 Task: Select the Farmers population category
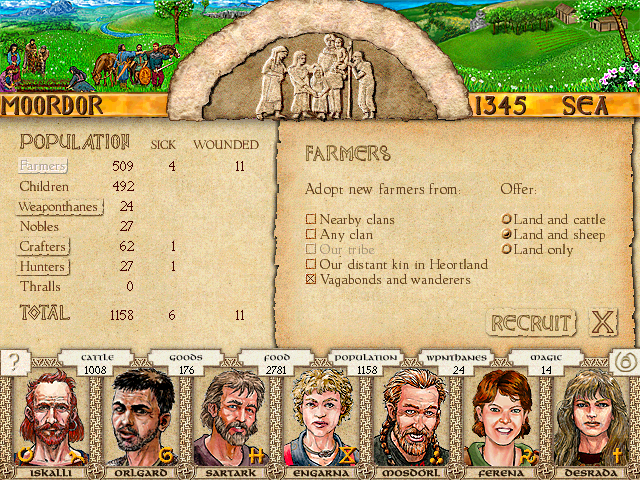click(42, 166)
